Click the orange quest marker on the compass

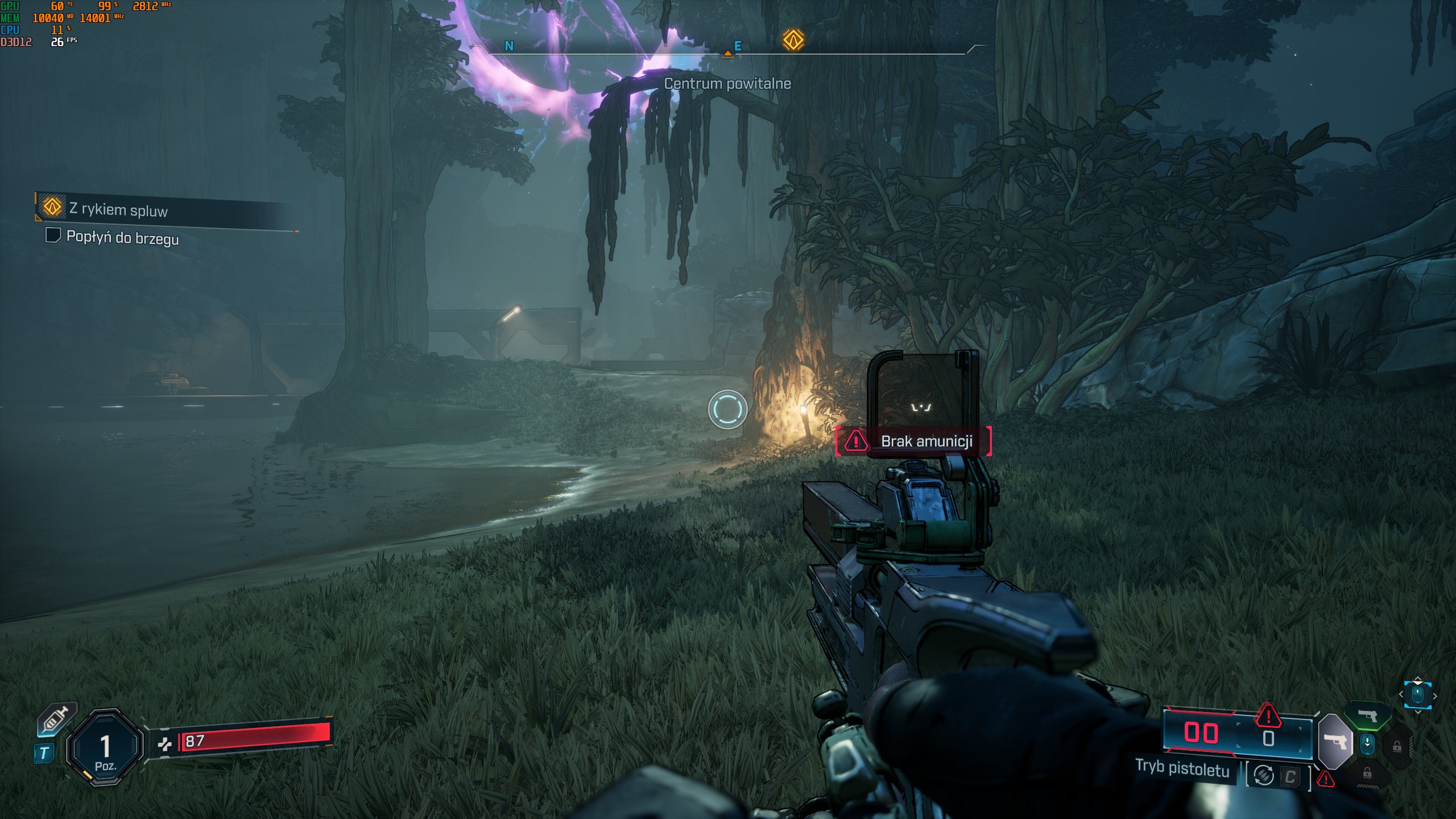[x=793, y=40]
